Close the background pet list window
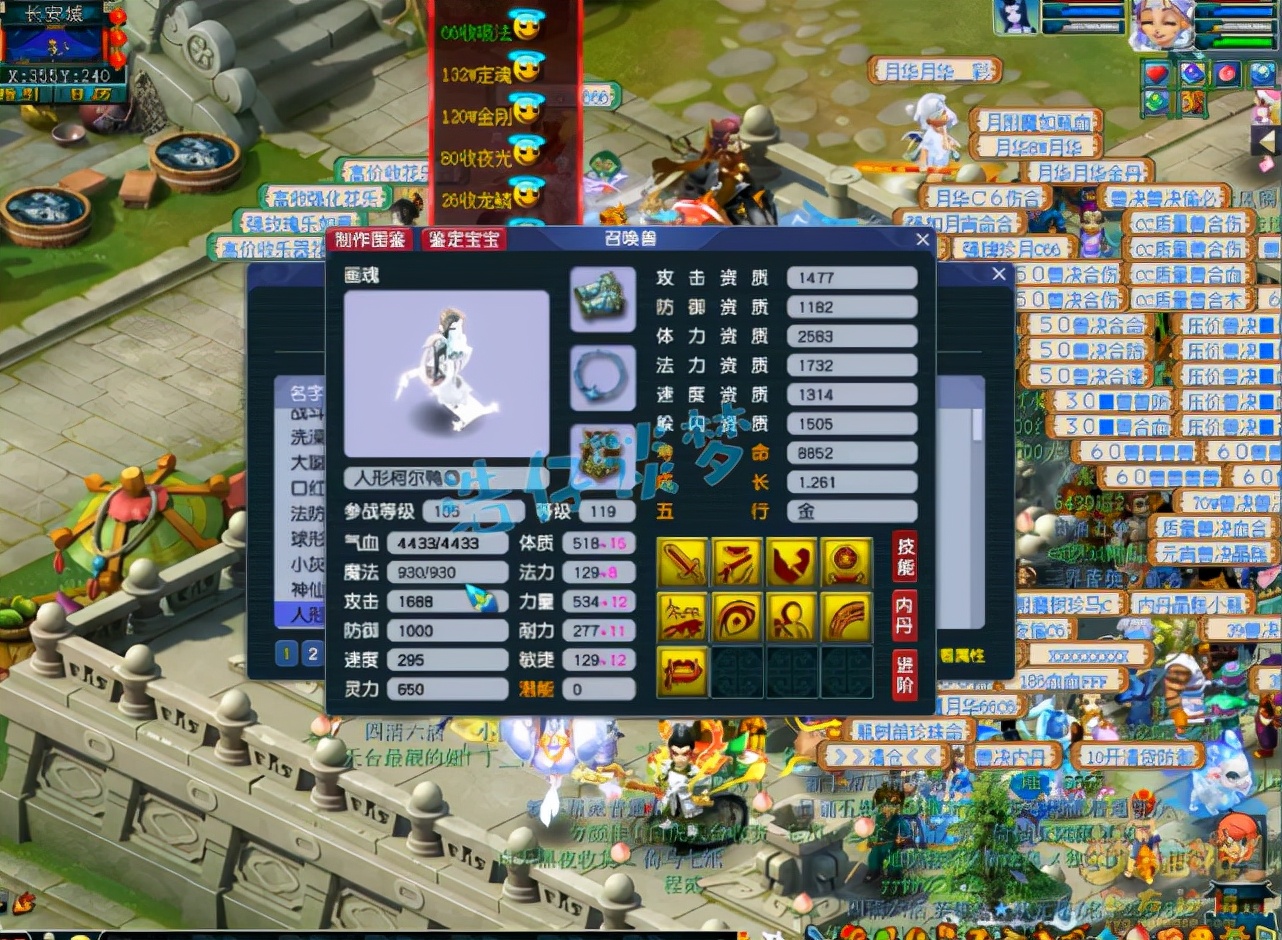The image size is (1282, 940). (x=998, y=274)
